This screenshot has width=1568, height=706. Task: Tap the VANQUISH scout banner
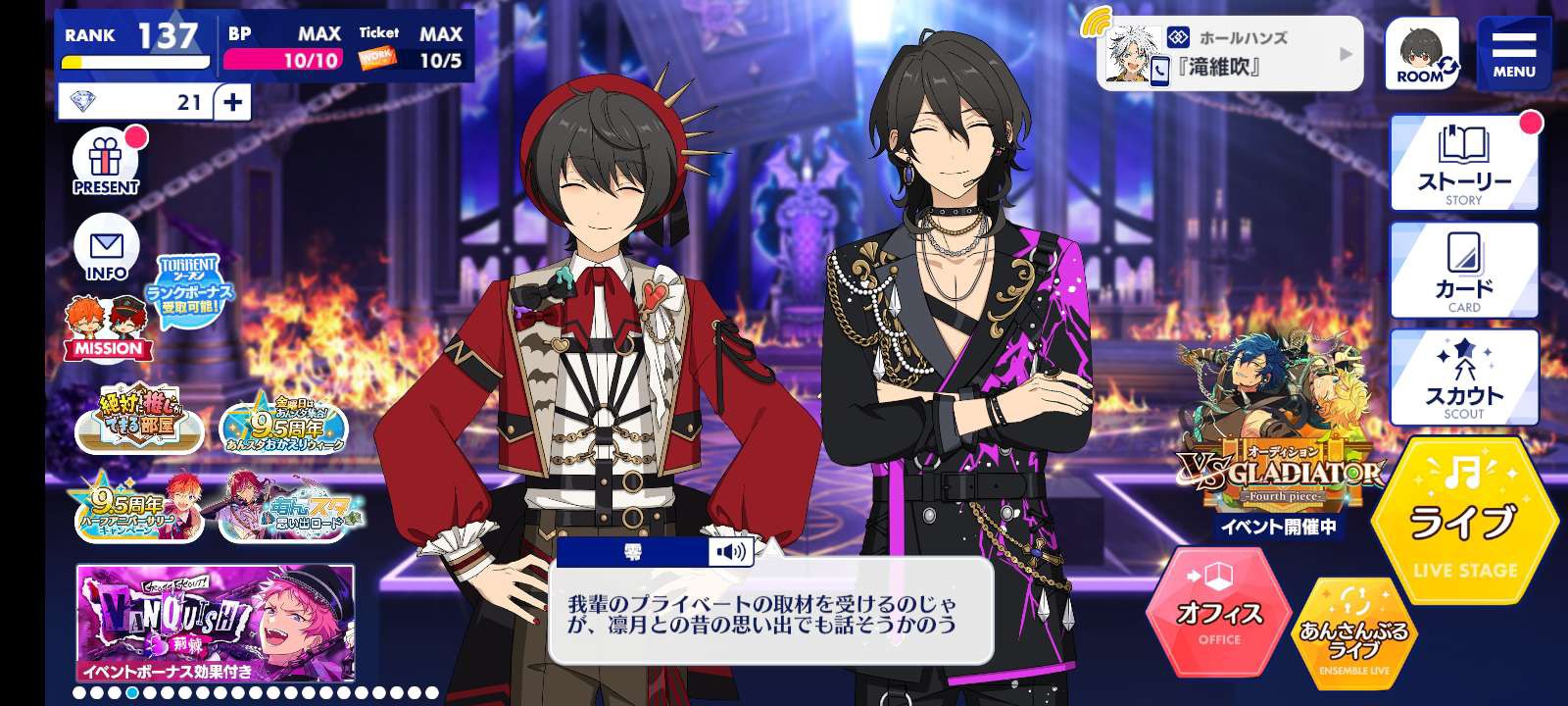pos(216,624)
